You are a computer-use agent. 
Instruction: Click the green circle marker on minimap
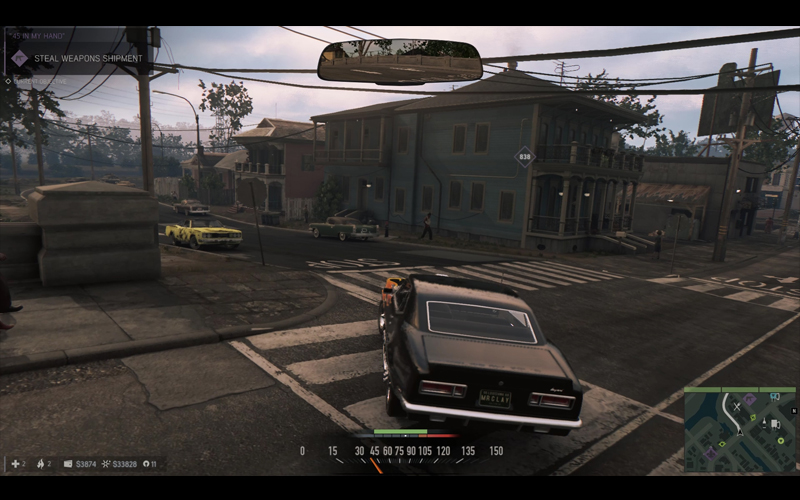[781, 441]
